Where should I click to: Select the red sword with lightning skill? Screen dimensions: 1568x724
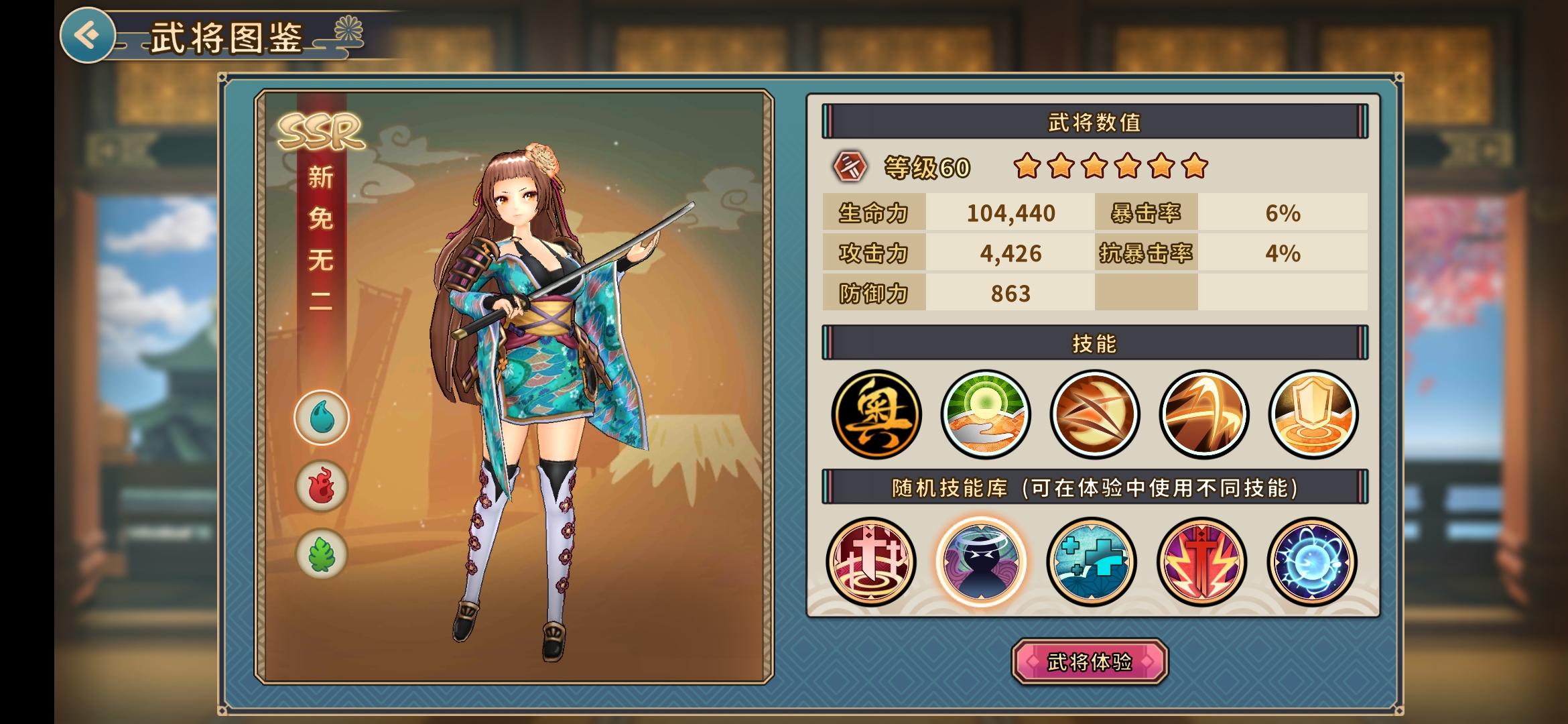[1201, 562]
